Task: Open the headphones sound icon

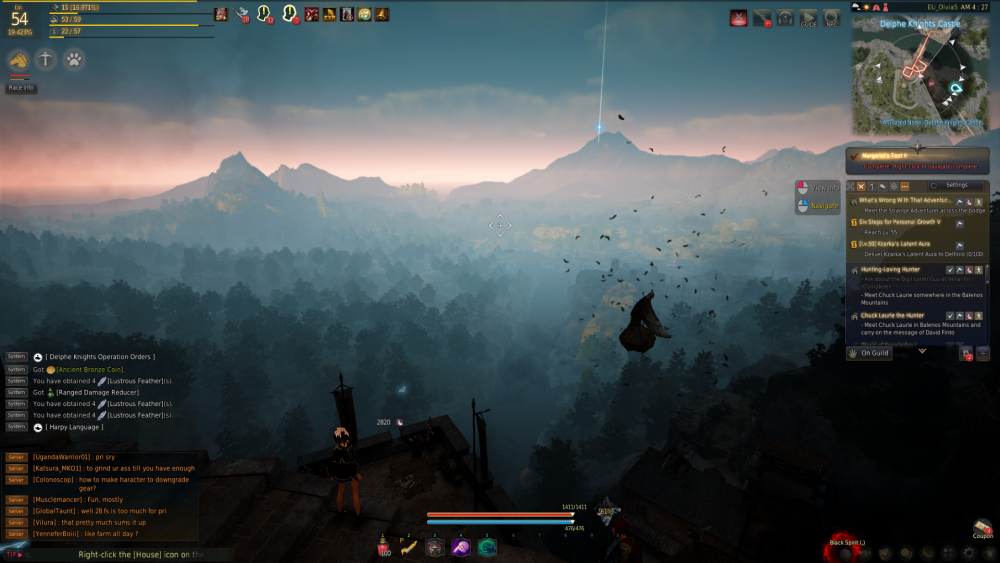Action: [x=786, y=17]
